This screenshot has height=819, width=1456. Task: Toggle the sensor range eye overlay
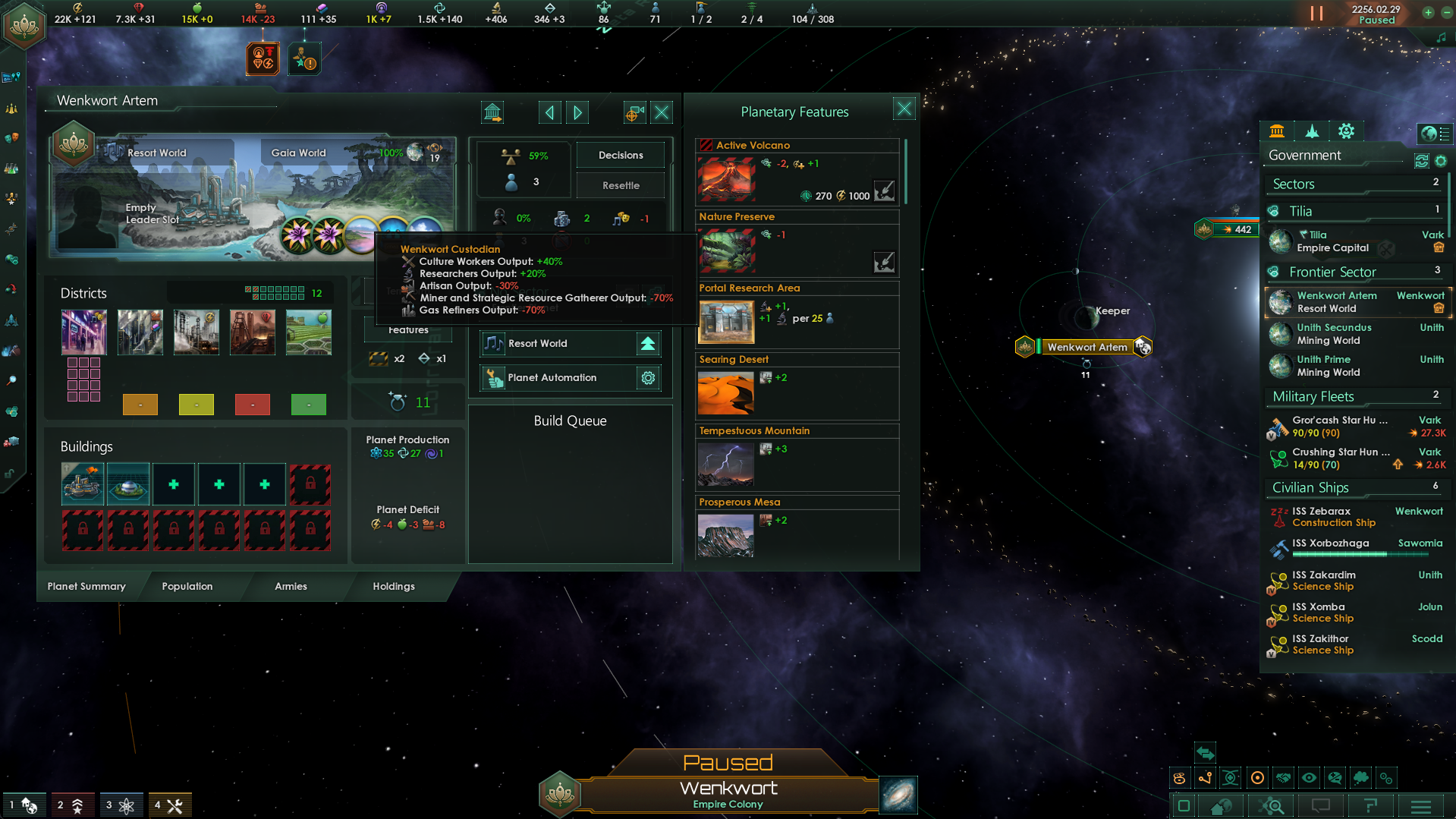1309,777
